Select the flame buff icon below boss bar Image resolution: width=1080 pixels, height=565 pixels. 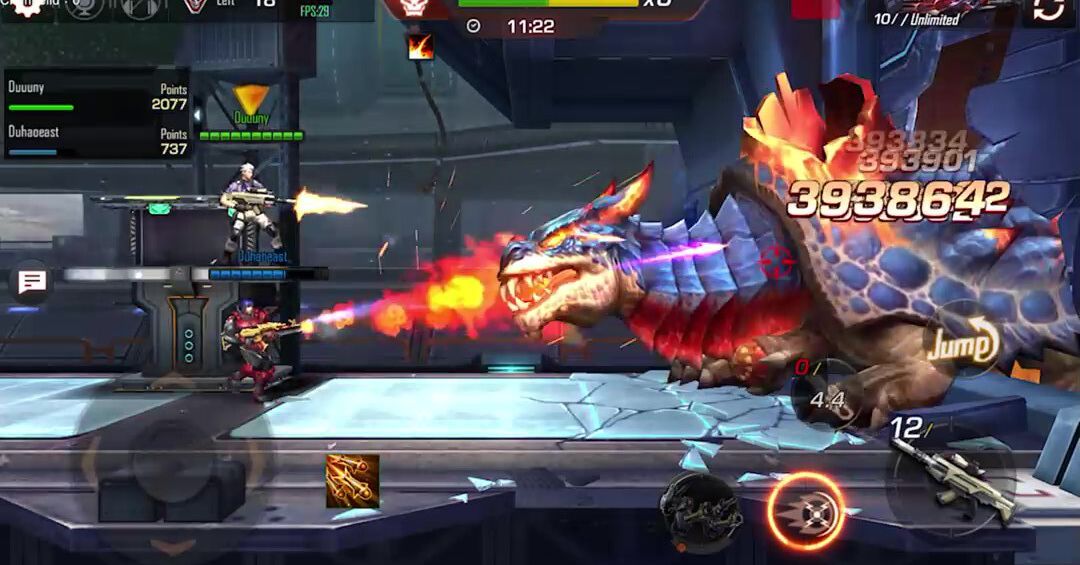pyautogui.click(x=420, y=46)
